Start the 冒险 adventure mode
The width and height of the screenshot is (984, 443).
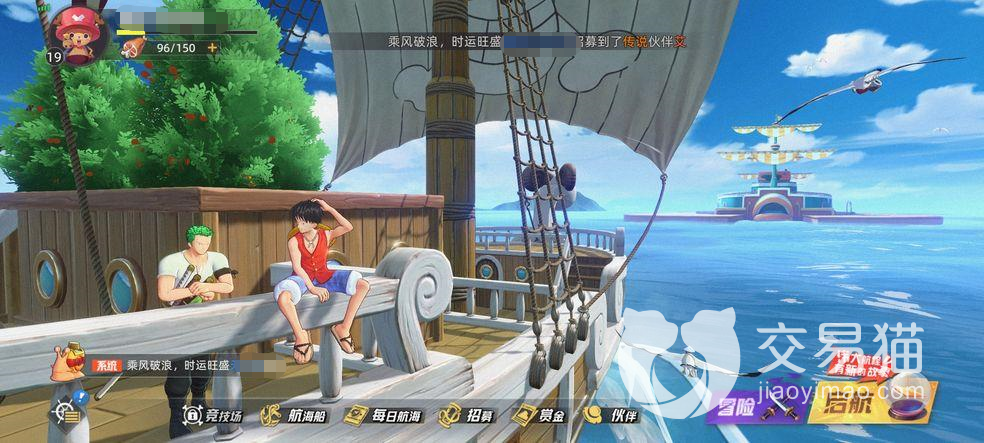[754, 408]
